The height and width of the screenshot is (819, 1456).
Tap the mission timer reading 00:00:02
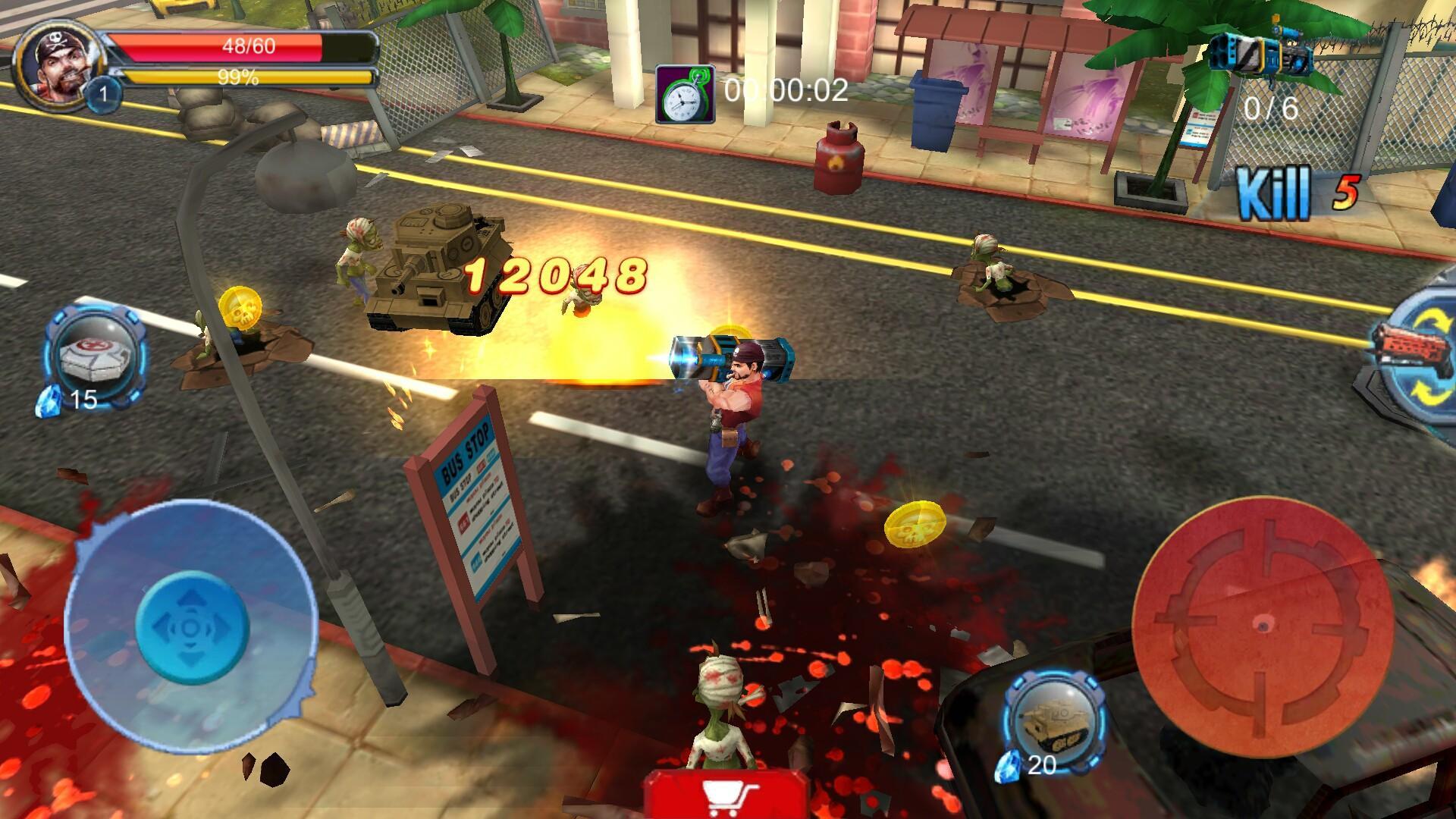coord(781,93)
